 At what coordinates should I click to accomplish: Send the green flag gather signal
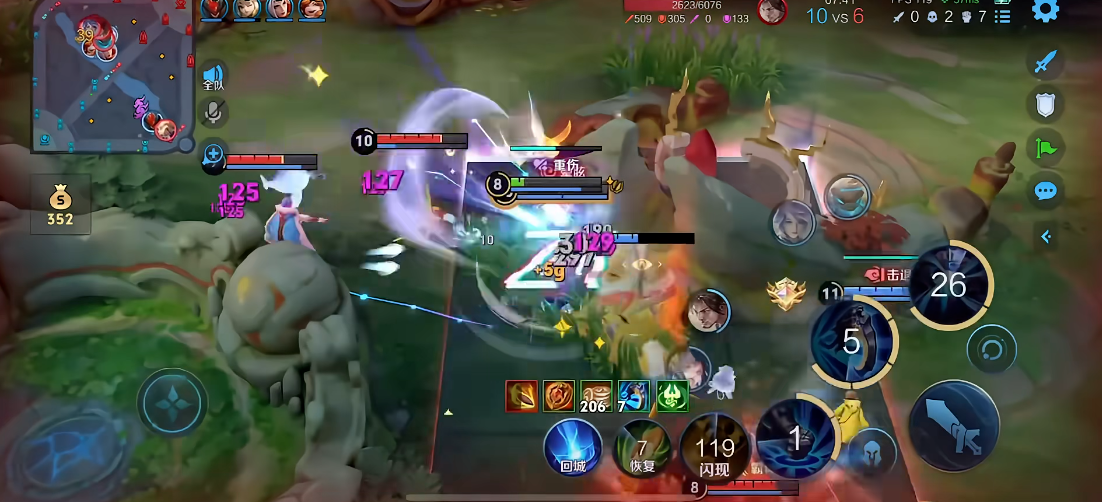pos(1045,148)
